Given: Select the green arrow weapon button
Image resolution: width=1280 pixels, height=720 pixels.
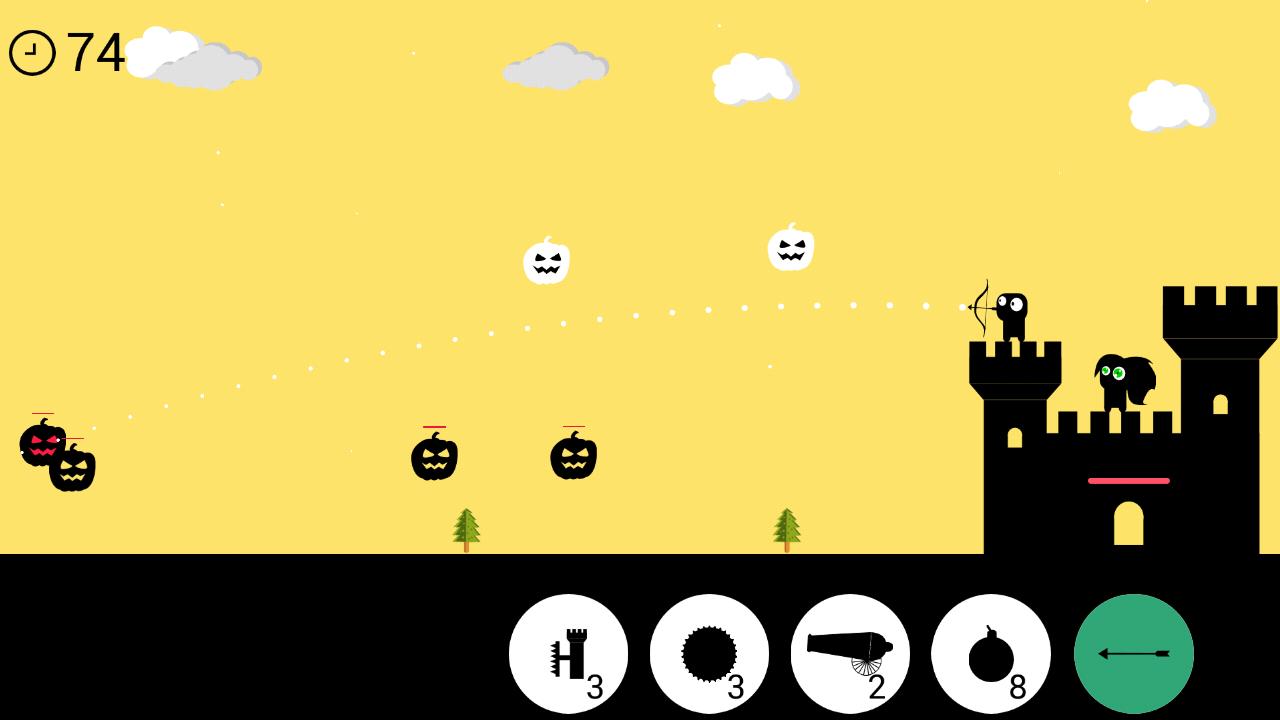Looking at the screenshot, I should pyautogui.click(x=1133, y=652).
